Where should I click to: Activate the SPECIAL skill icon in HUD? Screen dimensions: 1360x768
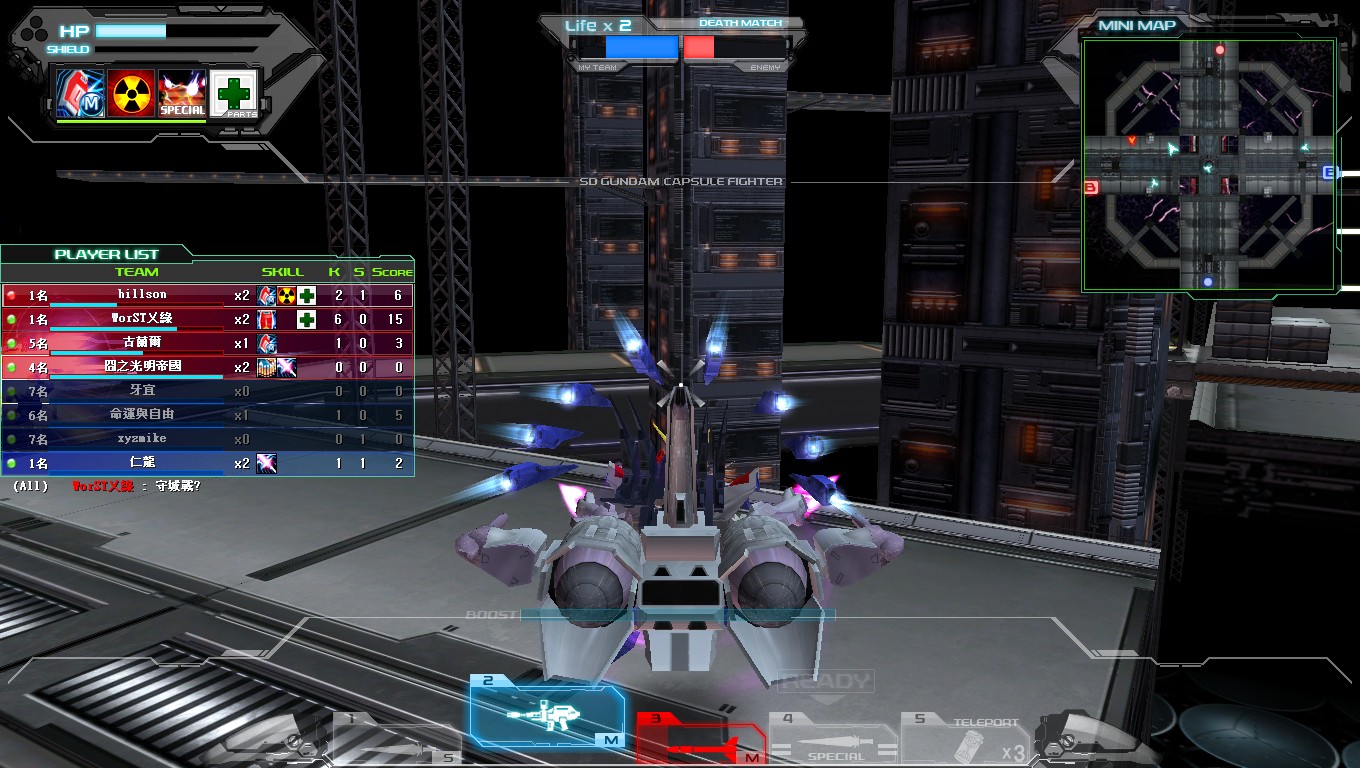click(x=182, y=94)
